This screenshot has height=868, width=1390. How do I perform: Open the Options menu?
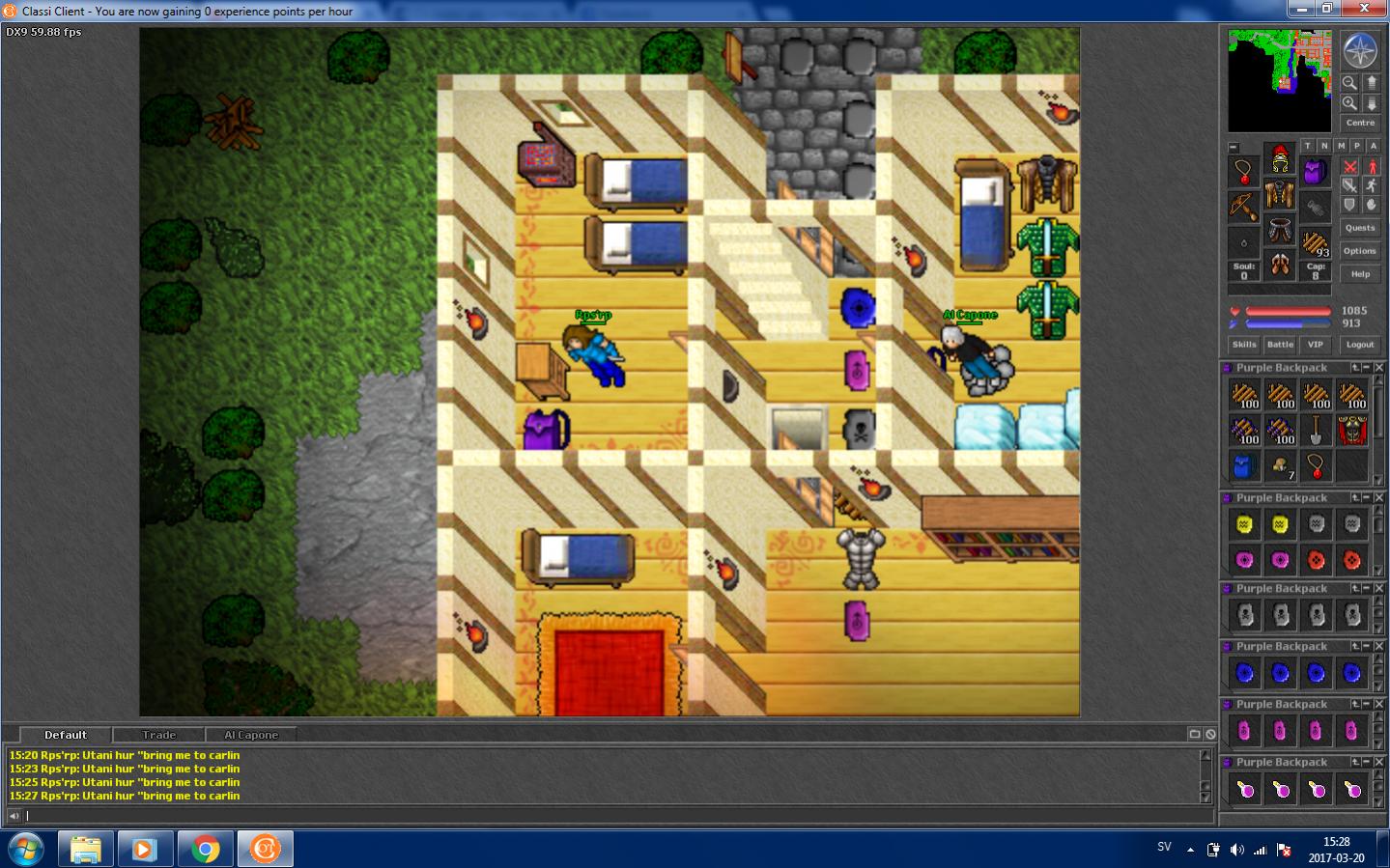tap(1359, 251)
